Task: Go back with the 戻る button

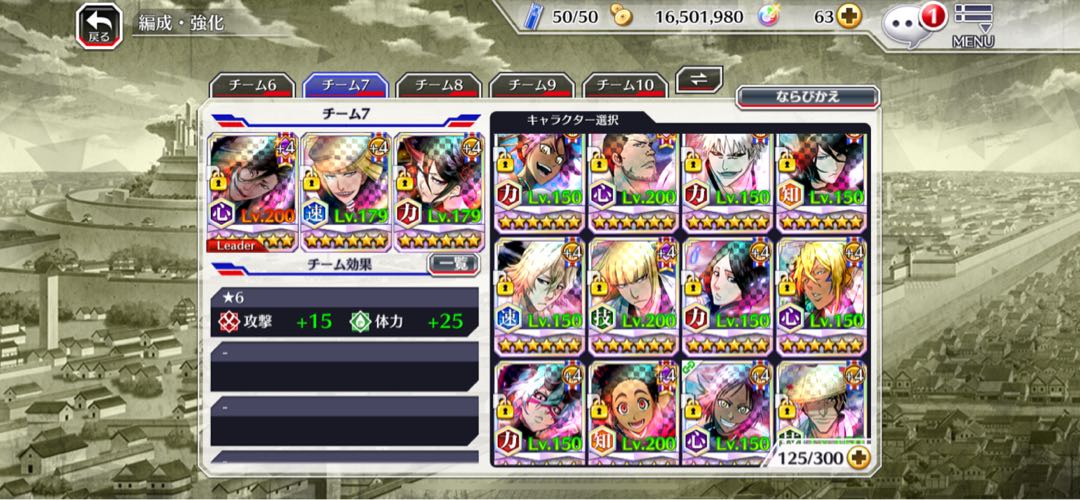Action: pos(99,24)
